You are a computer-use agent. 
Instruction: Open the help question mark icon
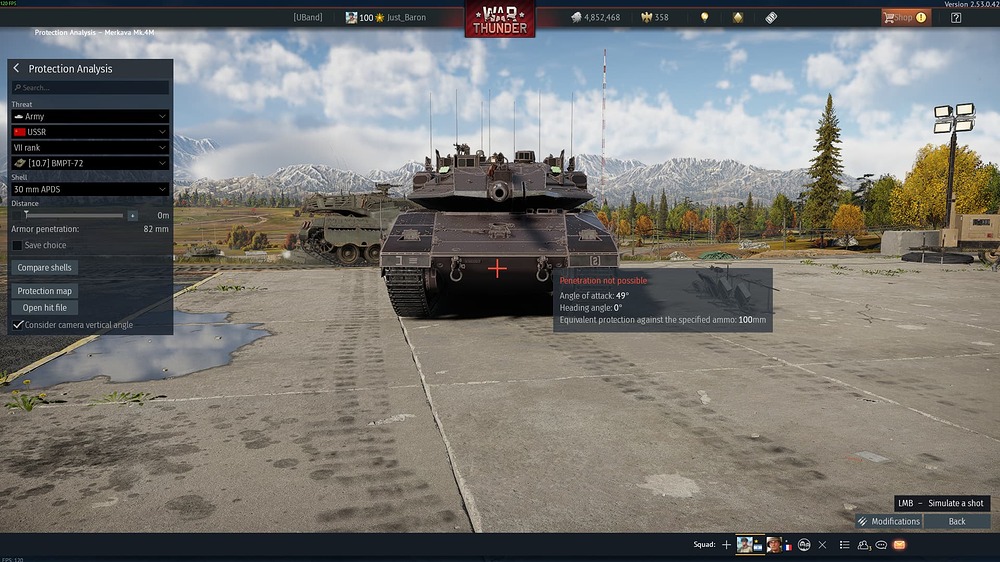(x=956, y=17)
